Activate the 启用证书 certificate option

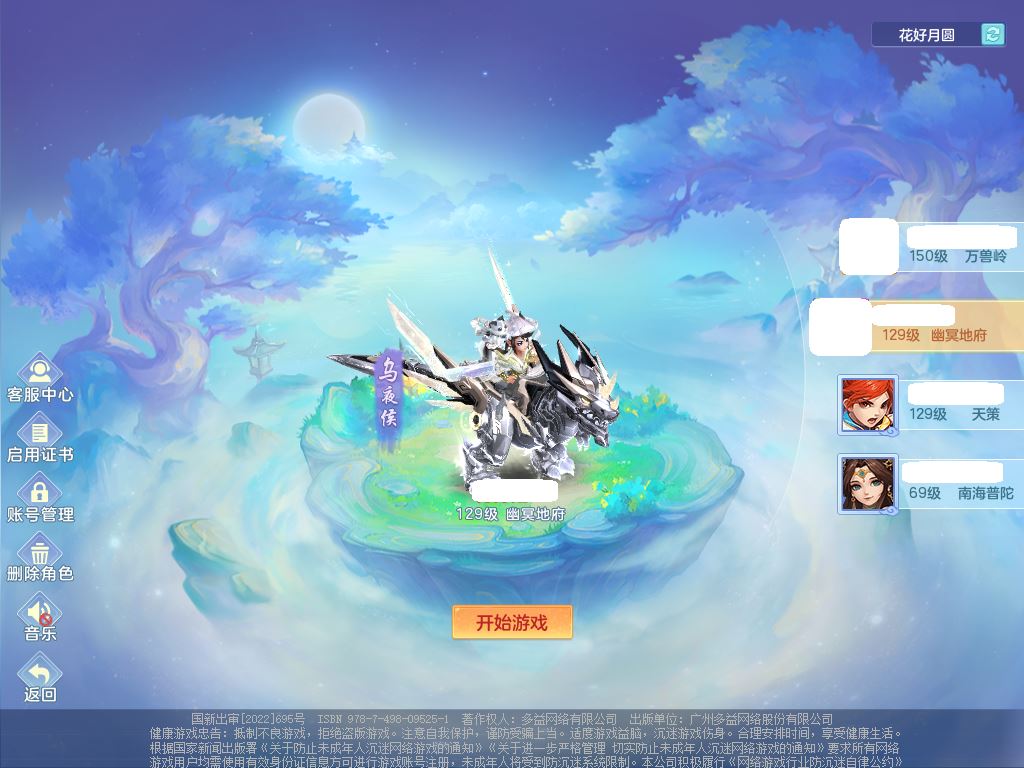[x=40, y=438]
